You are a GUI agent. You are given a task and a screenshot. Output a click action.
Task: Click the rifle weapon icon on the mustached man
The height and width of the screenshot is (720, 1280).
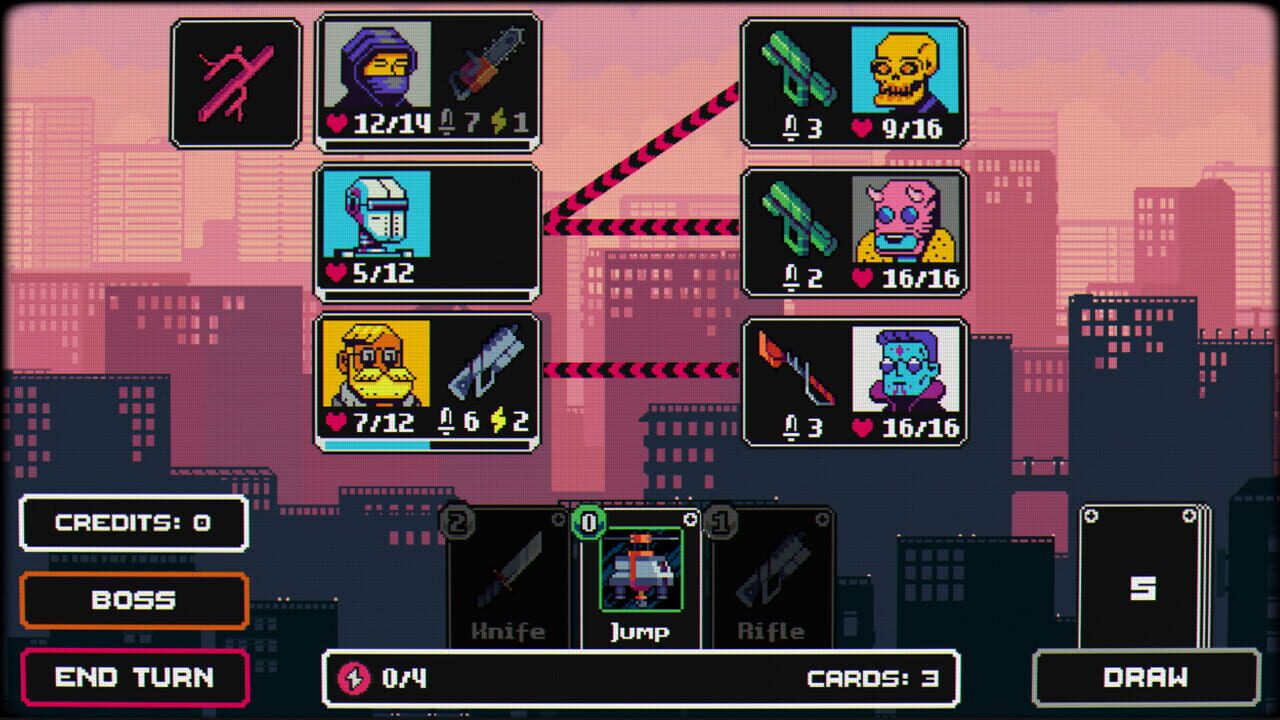488,365
